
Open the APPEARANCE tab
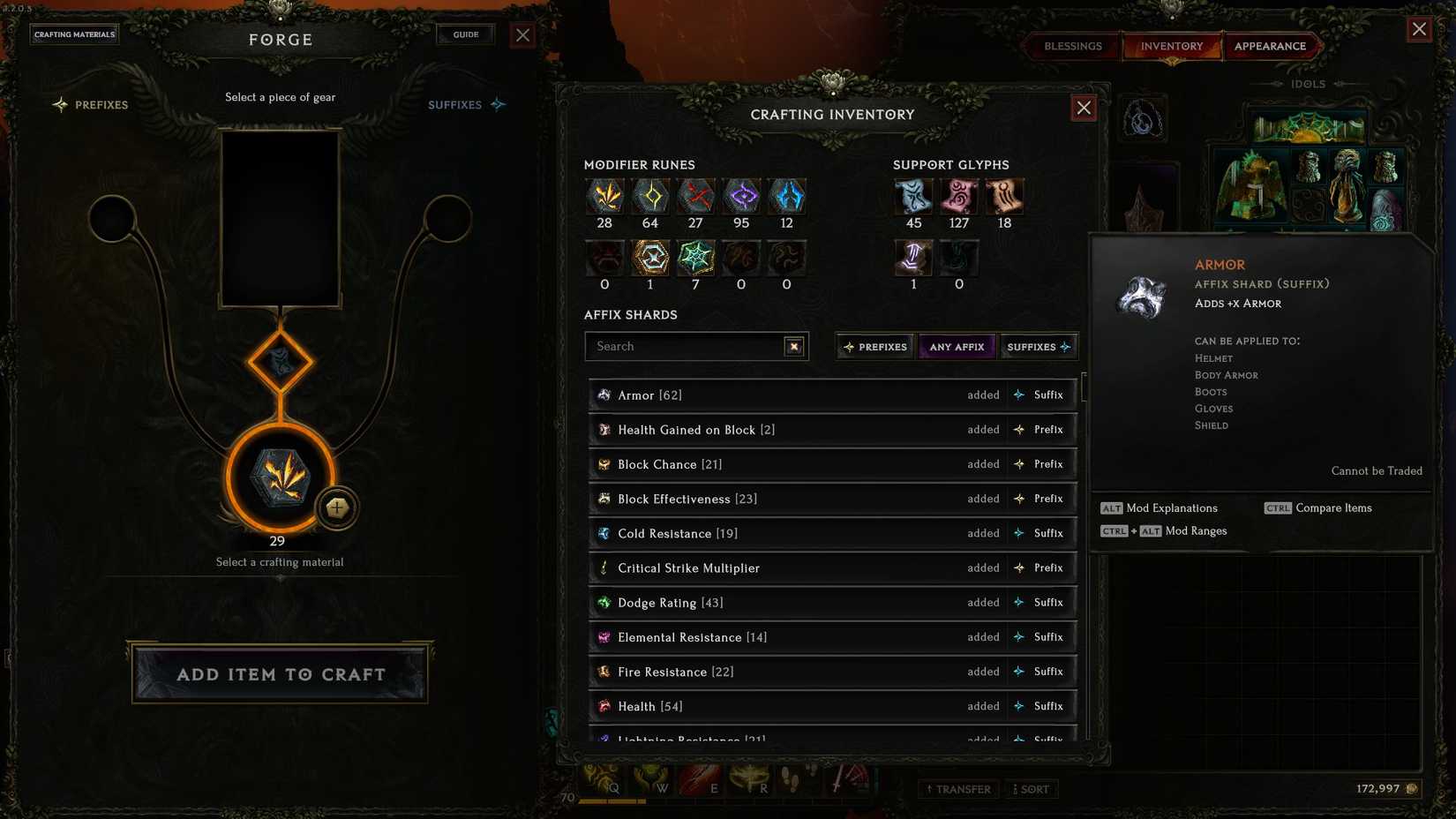point(1272,46)
